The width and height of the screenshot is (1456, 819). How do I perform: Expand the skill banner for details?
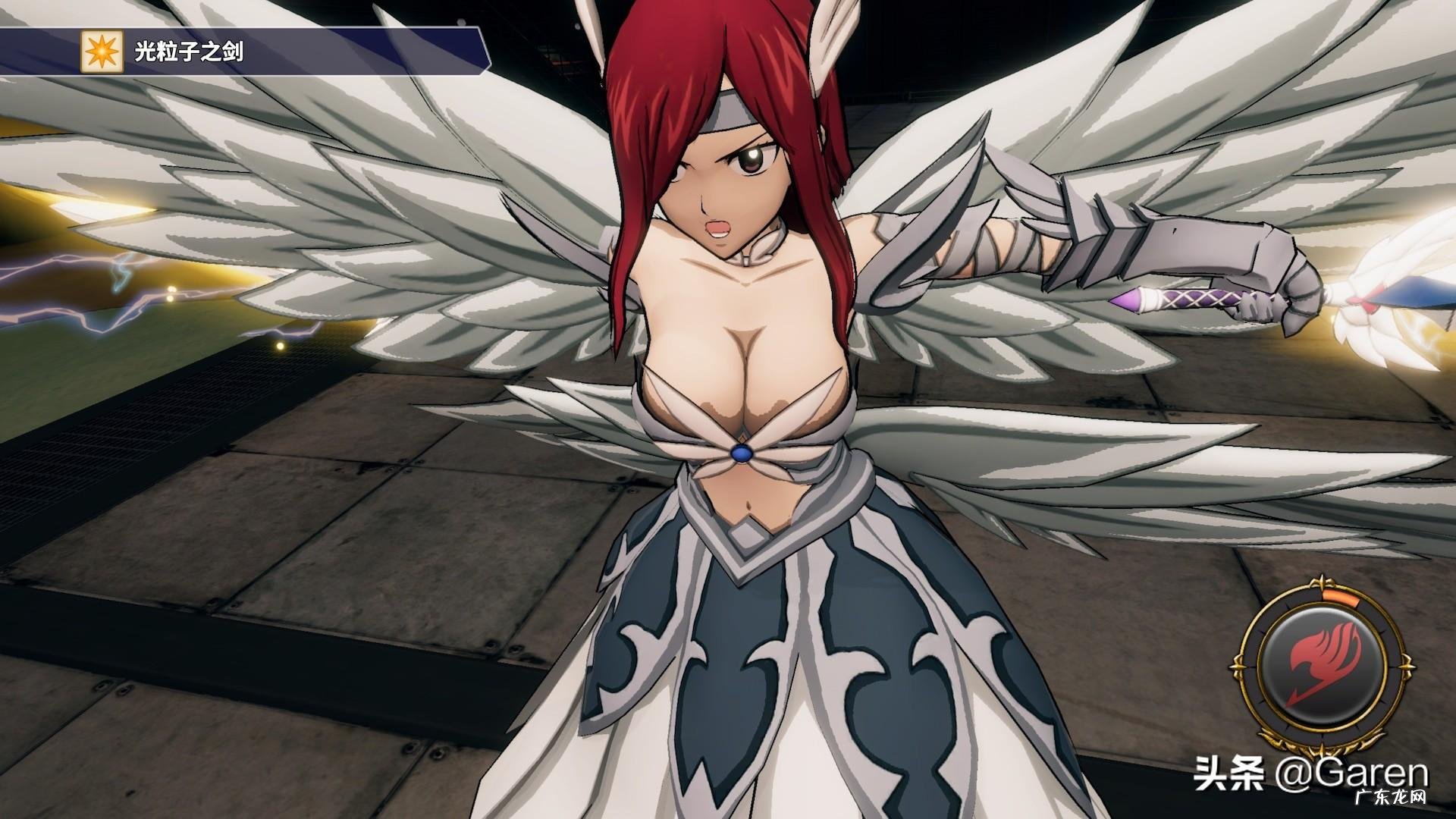(273, 50)
